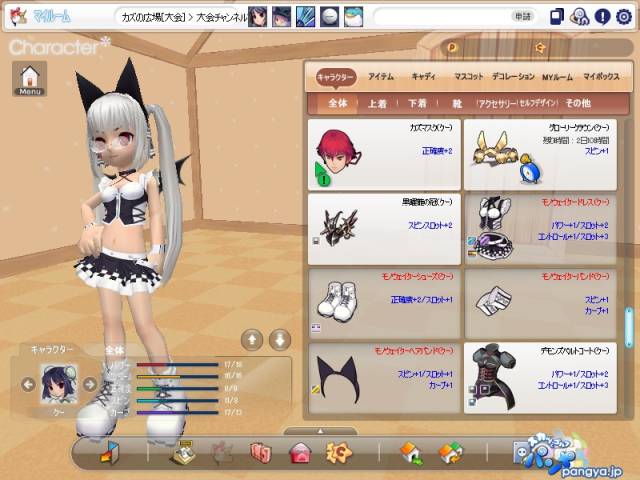Show the デコレーション tab
640x480 pixels.
[513, 76]
